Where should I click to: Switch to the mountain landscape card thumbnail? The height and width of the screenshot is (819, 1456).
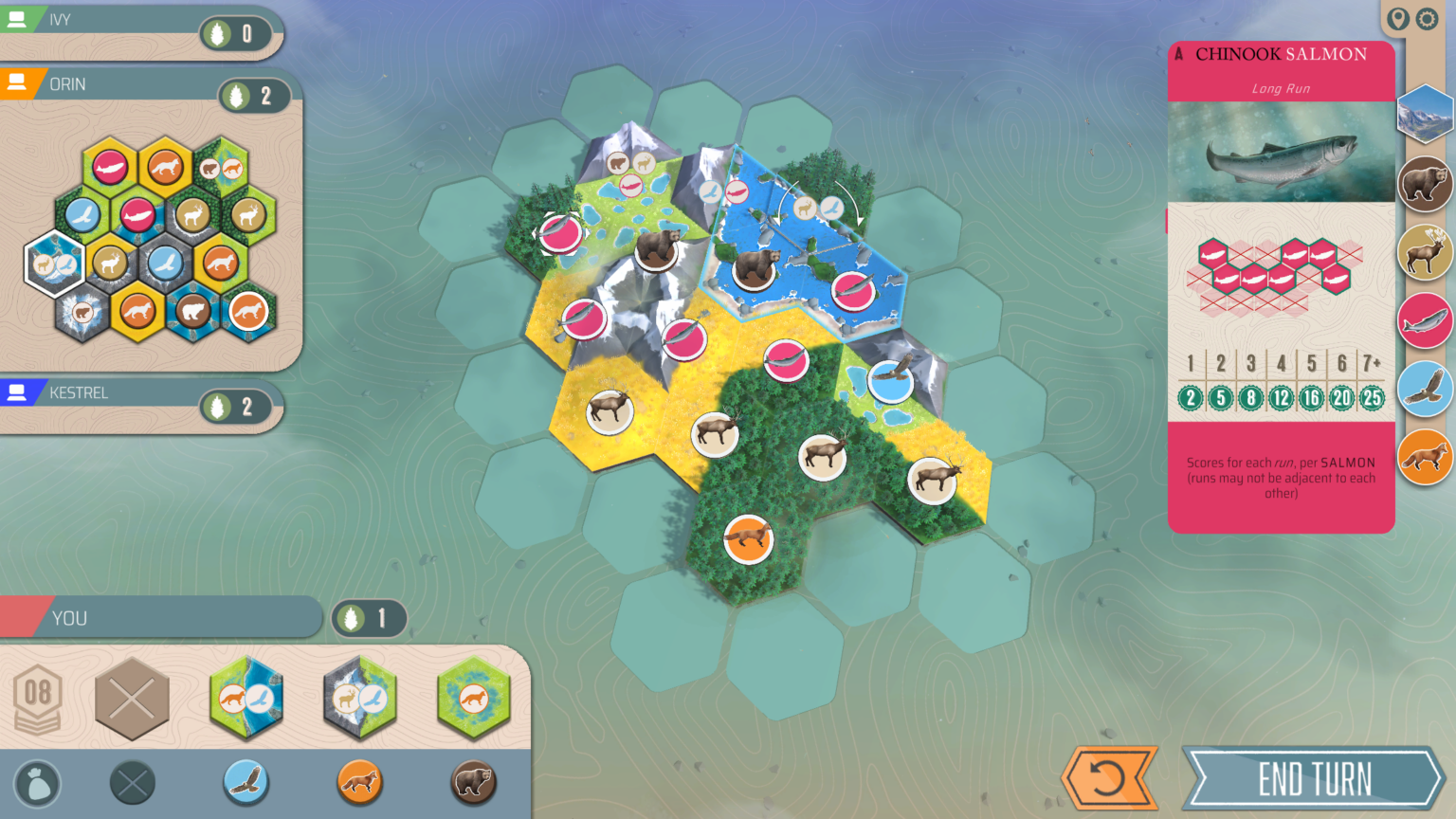pos(1425,114)
